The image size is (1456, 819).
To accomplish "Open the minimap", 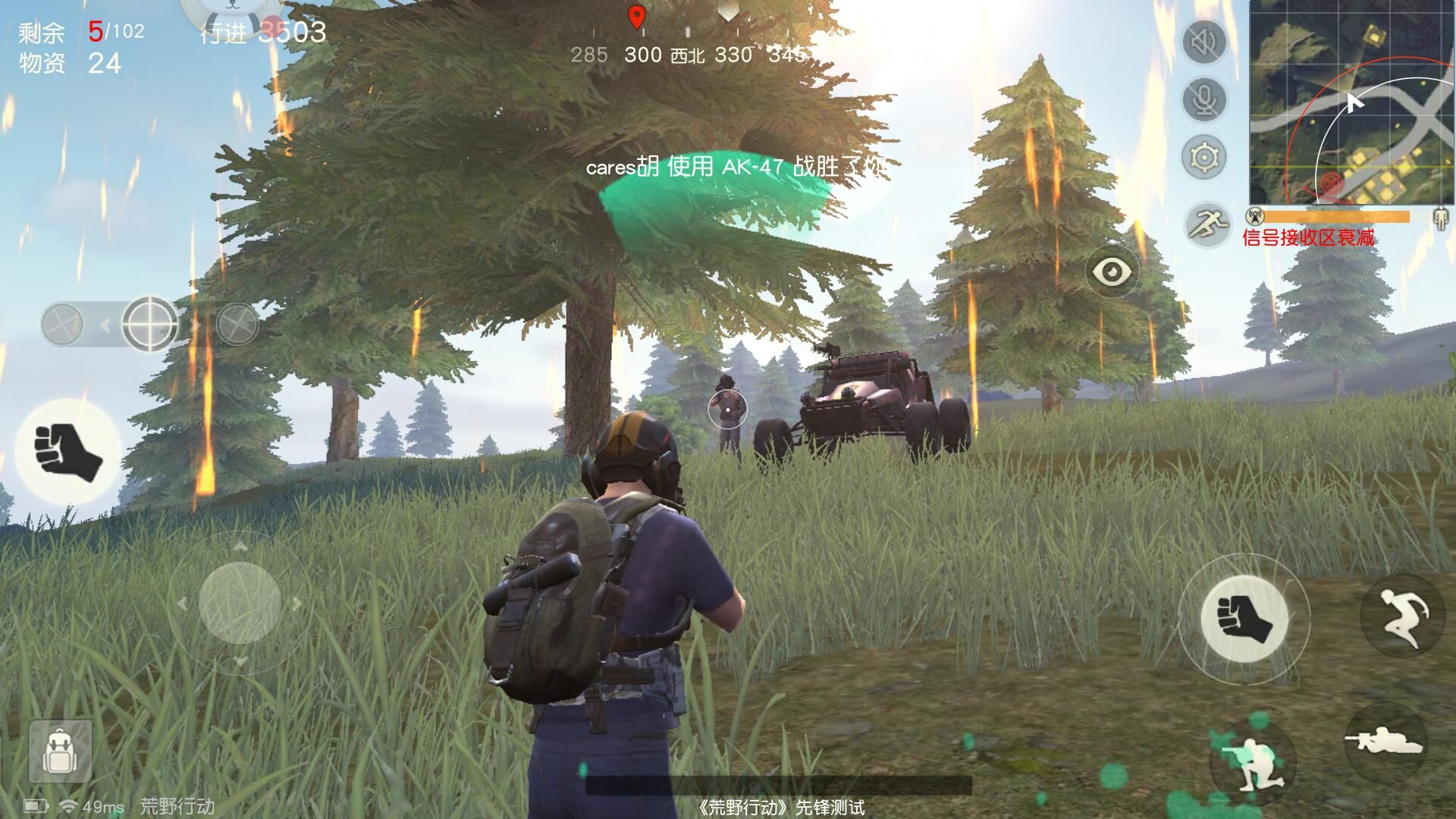I will coord(1352,102).
